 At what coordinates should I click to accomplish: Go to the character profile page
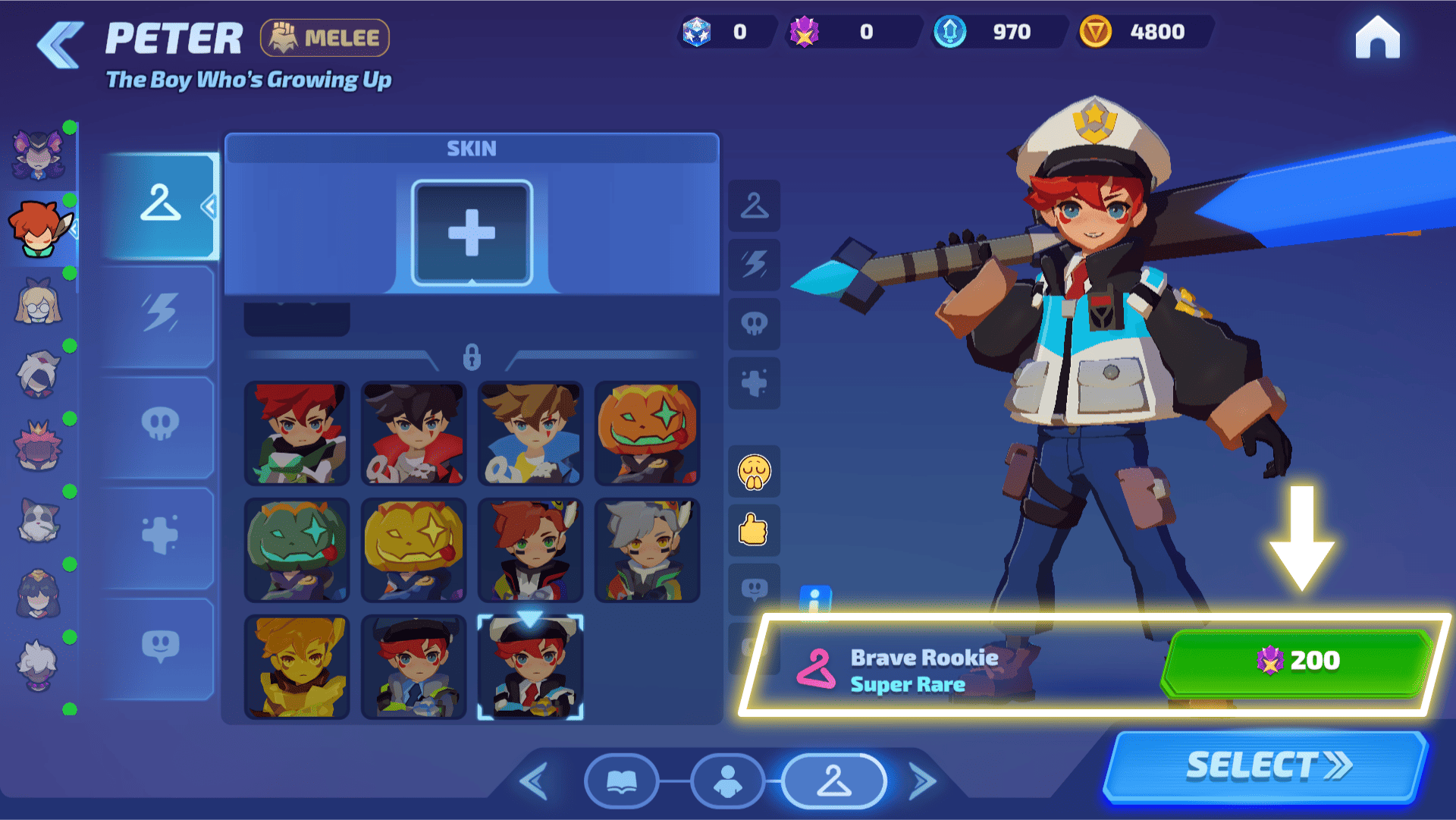point(728,781)
